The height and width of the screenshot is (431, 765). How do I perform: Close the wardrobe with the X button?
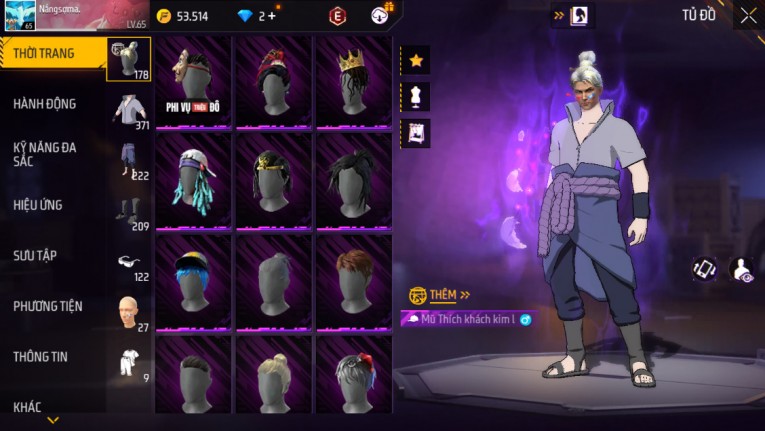pos(748,15)
